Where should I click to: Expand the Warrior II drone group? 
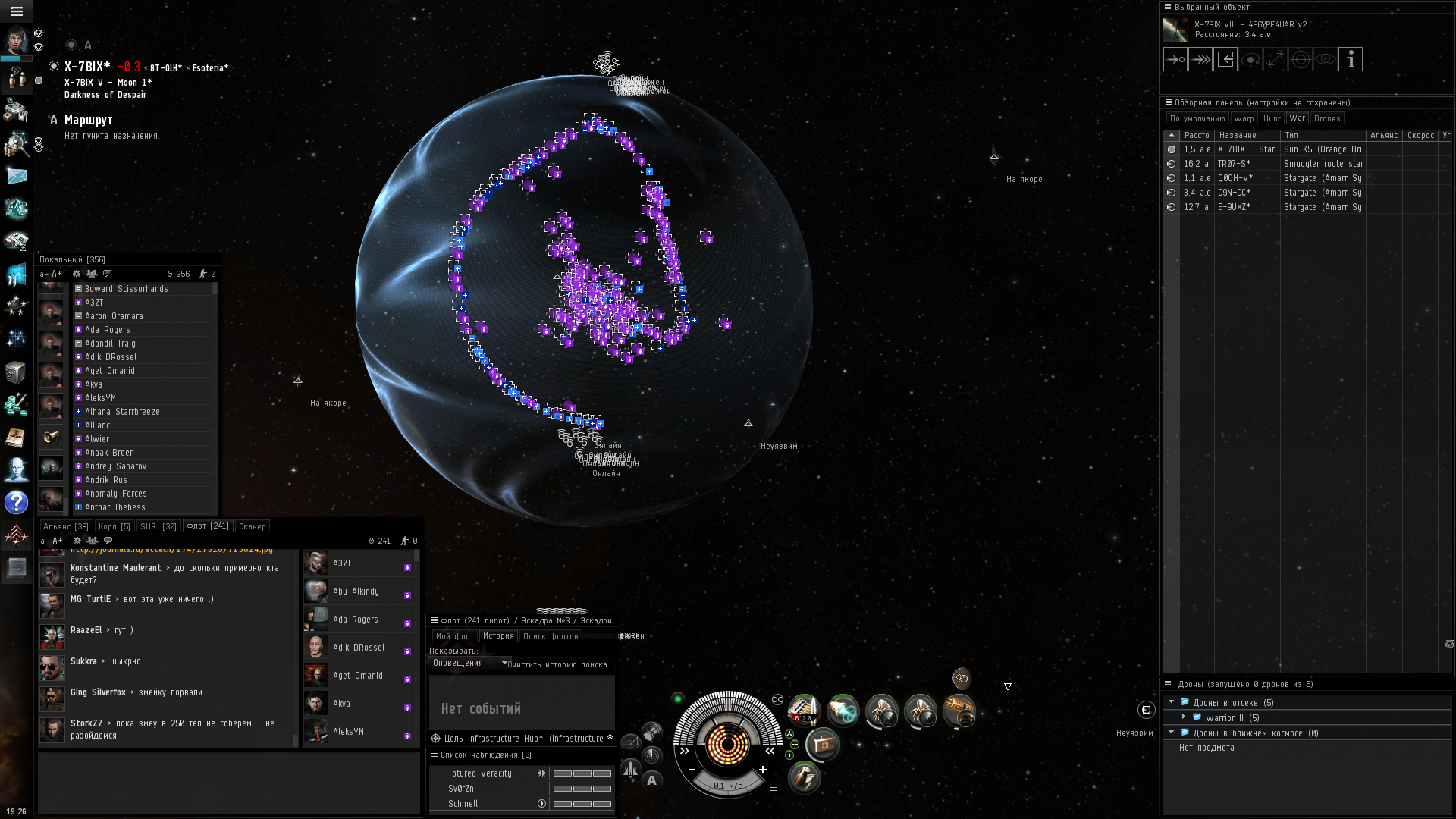click(1183, 717)
